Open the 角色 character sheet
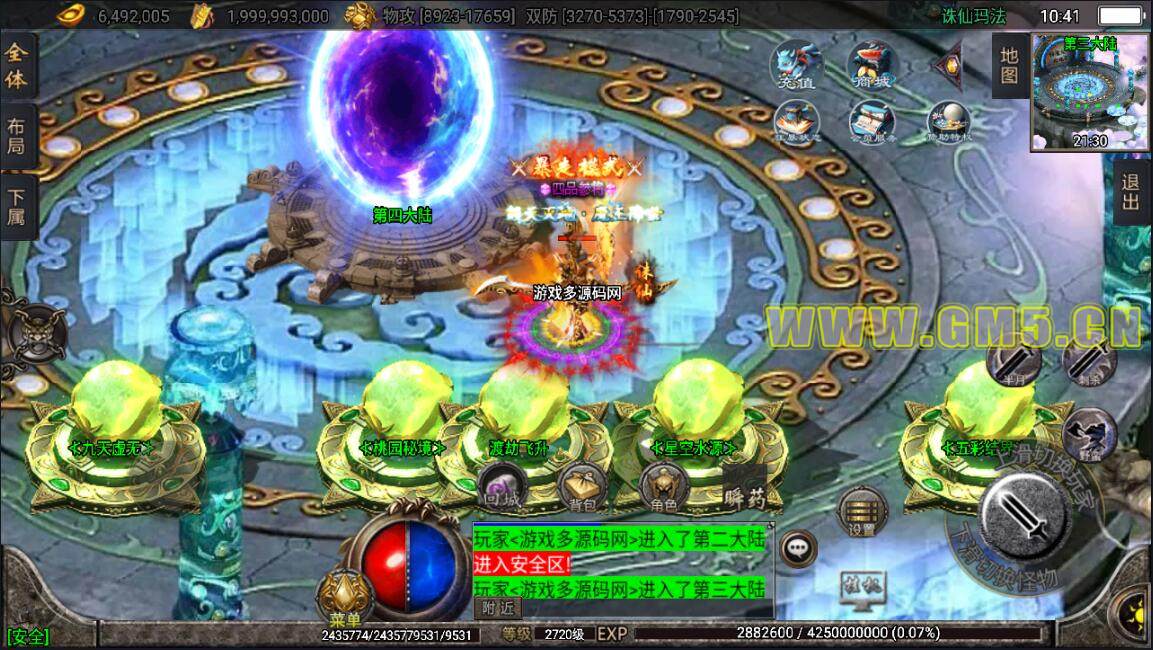This screenshot has height=650, width=1153. (x=663, y=487)
